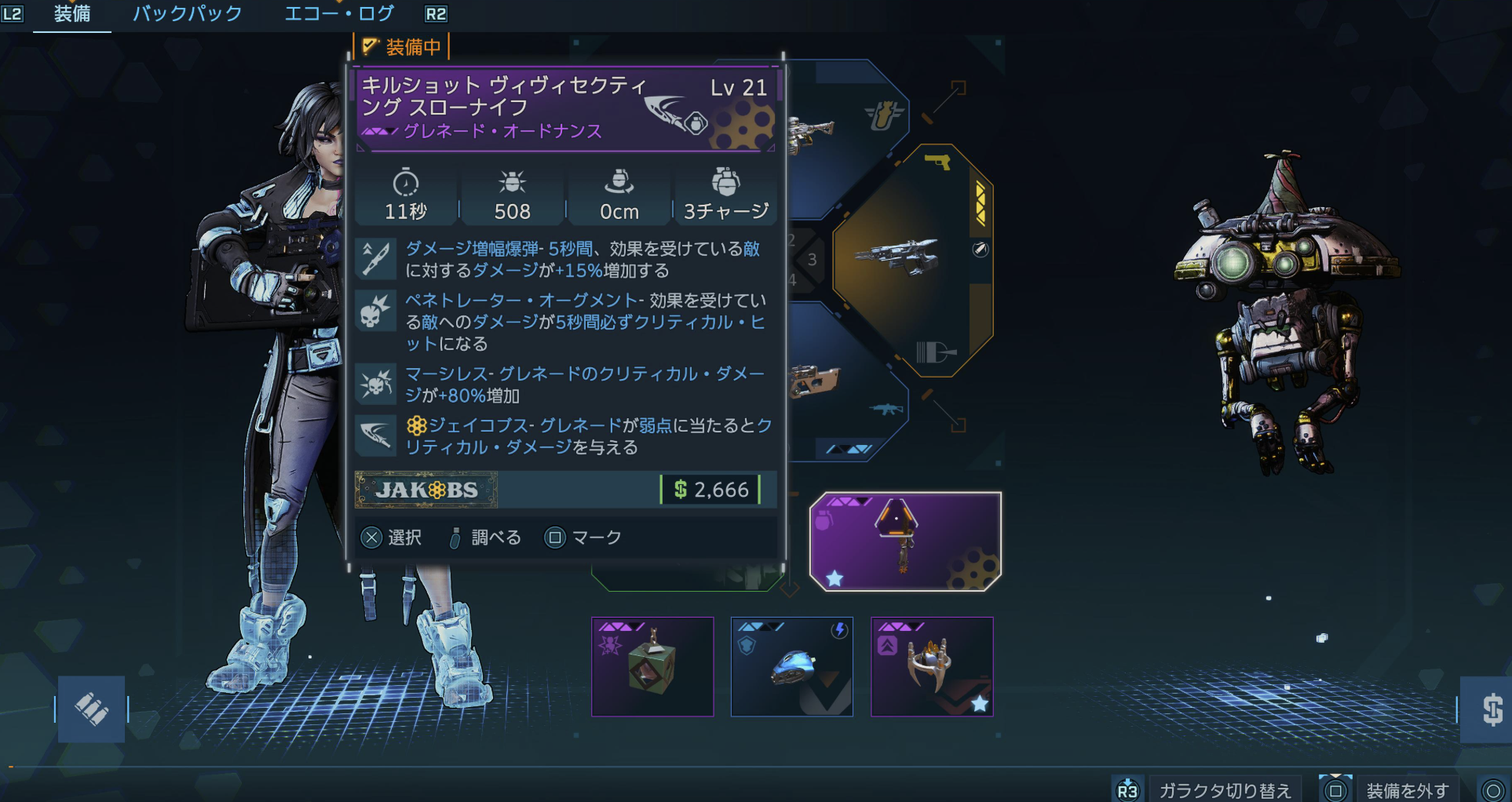1512x802 pixels.
Task: Select the equipped throwing knife grenade slot
Action: tap(905, 541)
